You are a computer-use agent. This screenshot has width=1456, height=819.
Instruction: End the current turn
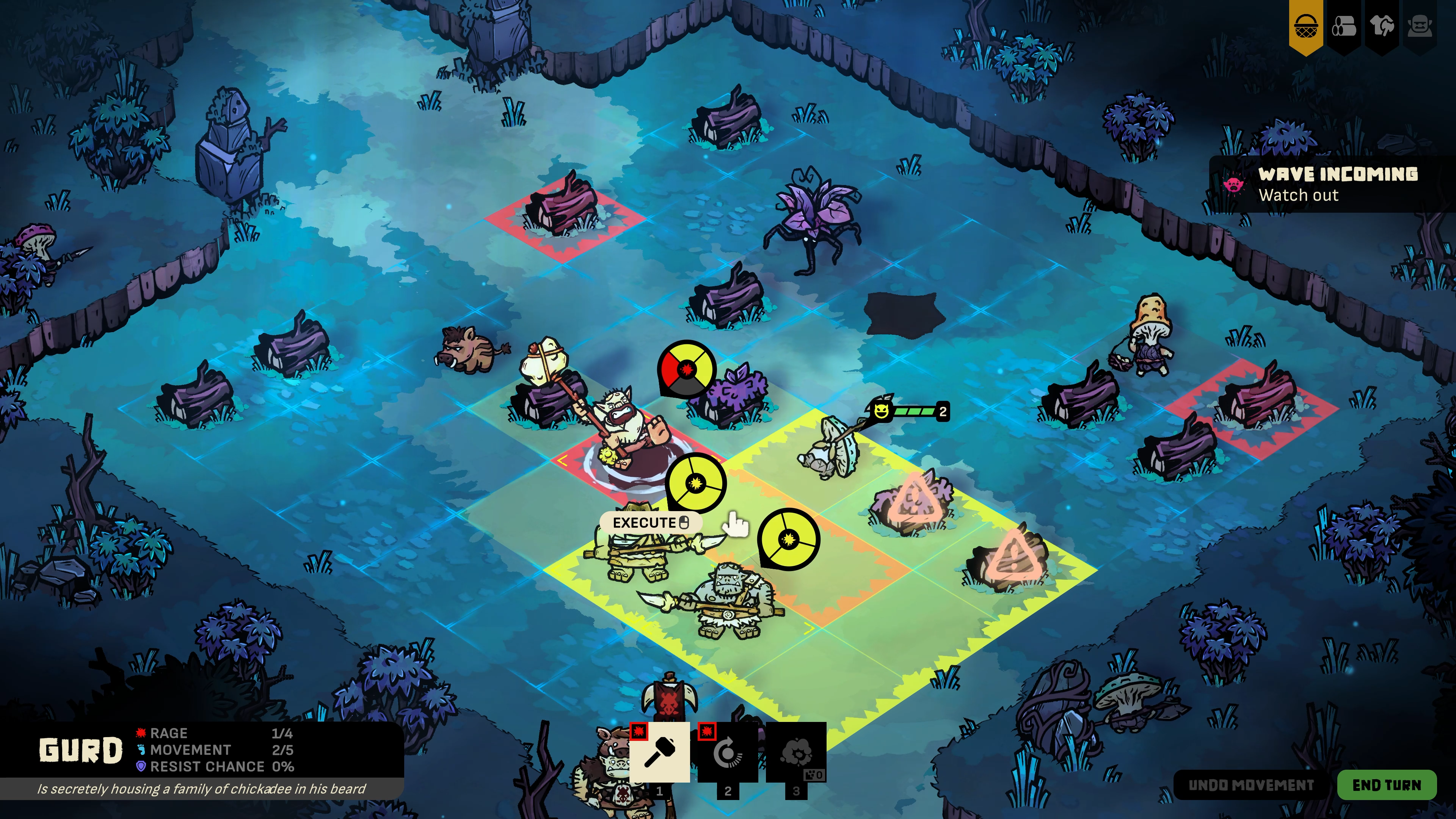point(1386,784)
